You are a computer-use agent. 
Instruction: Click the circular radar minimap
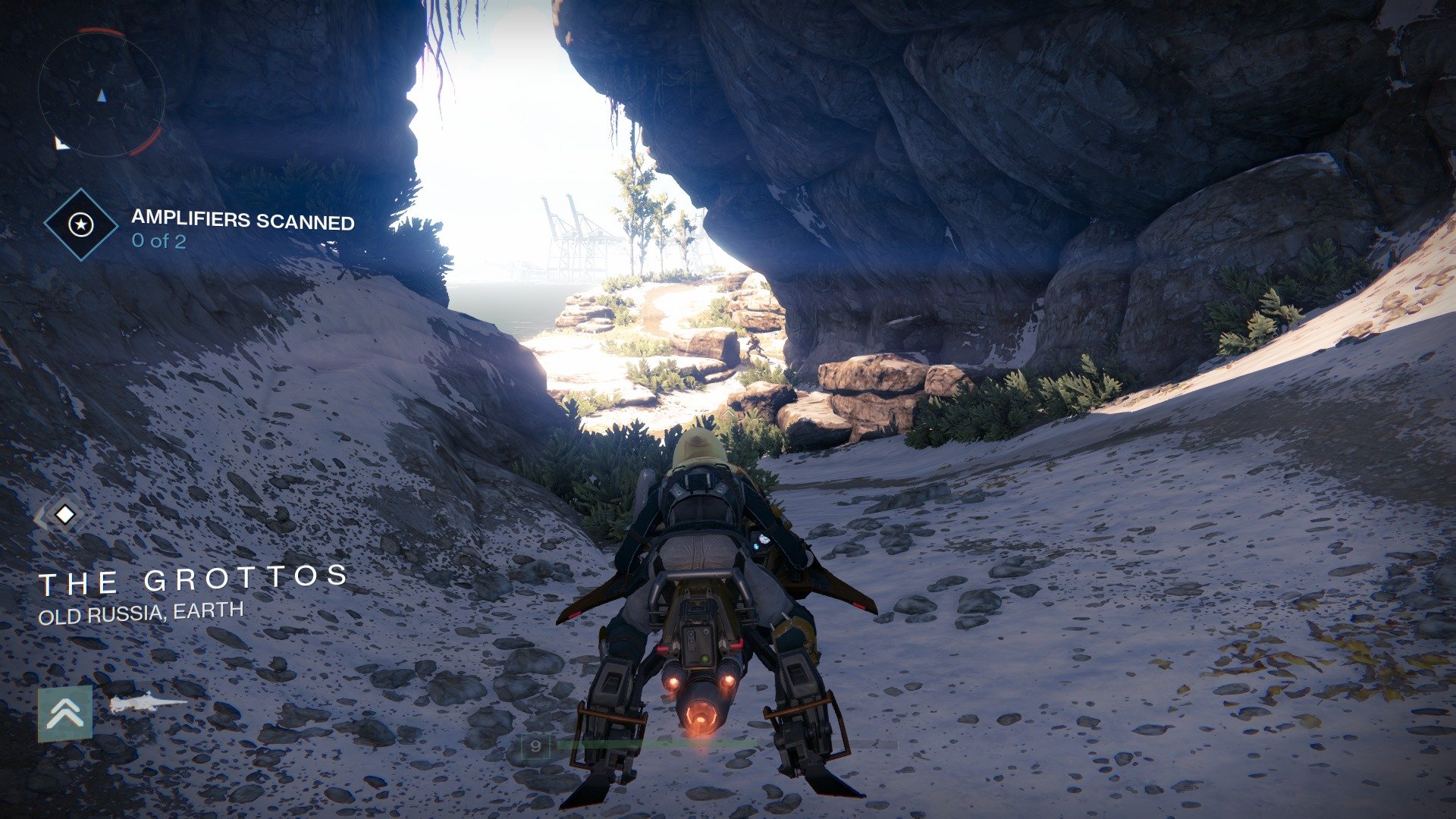coord(101,93)
